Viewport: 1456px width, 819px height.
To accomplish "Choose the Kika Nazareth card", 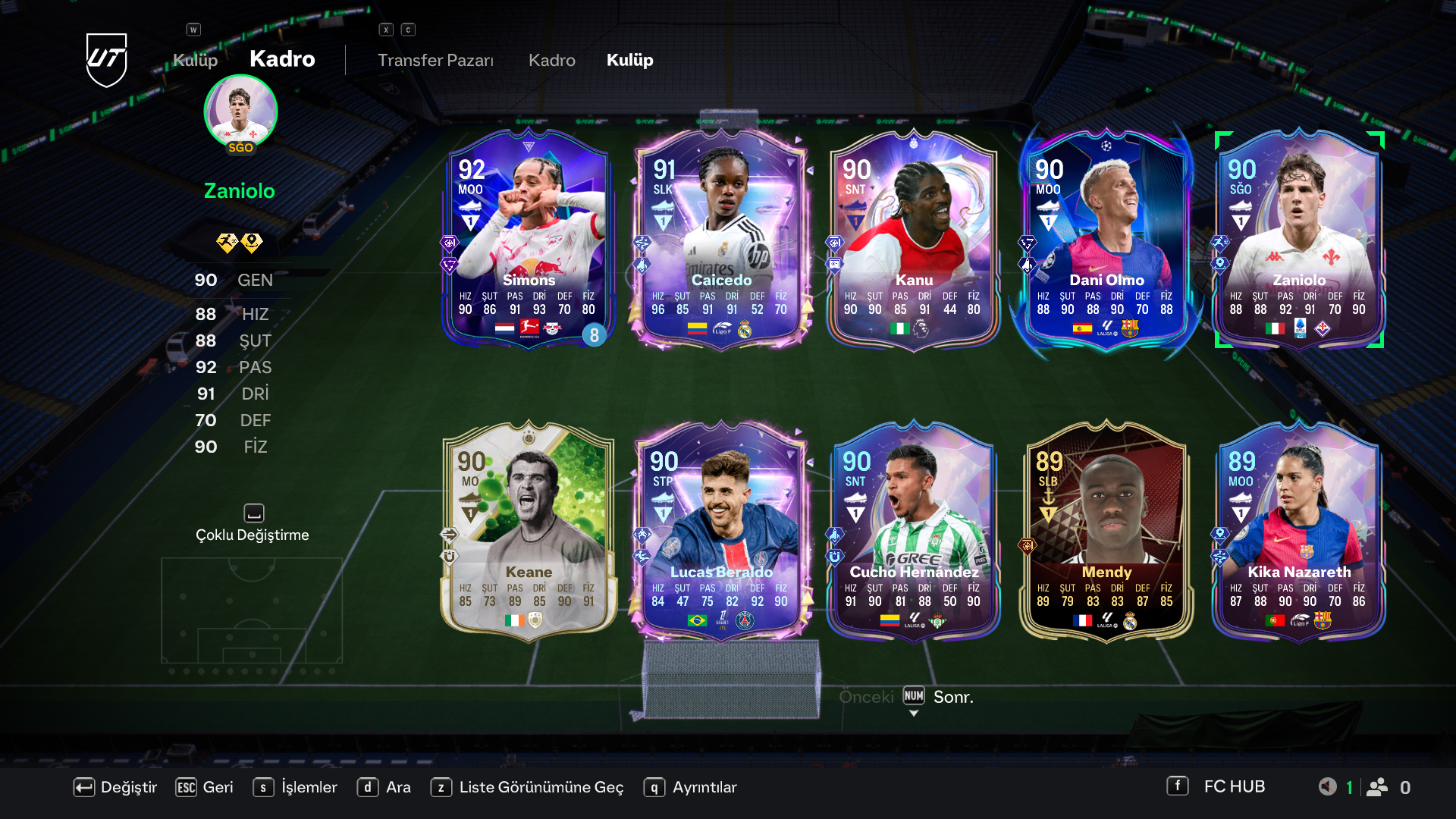I will click(x=1299, y=531).
